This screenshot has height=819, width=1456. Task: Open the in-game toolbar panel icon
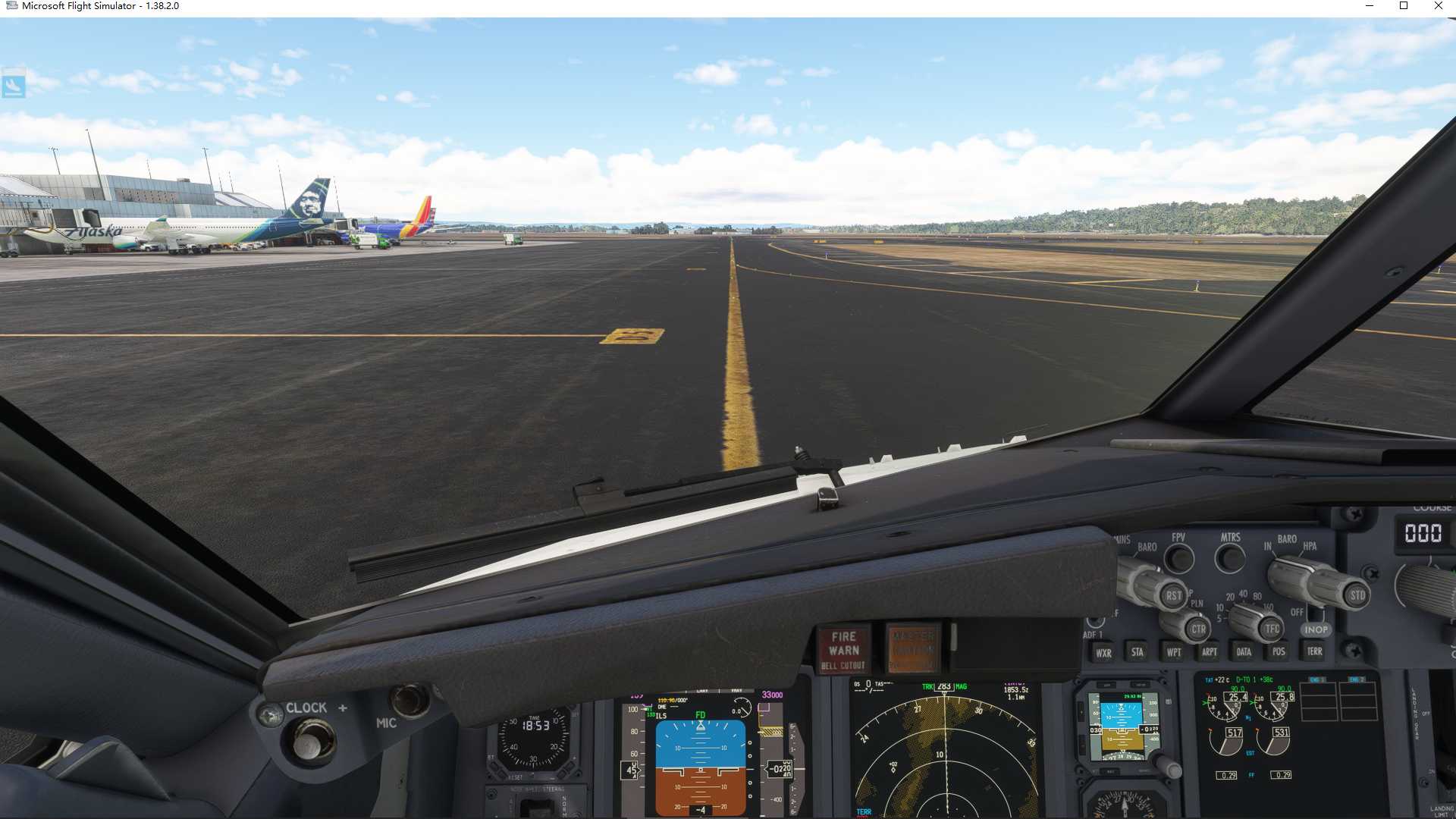[x=13, y=85]
